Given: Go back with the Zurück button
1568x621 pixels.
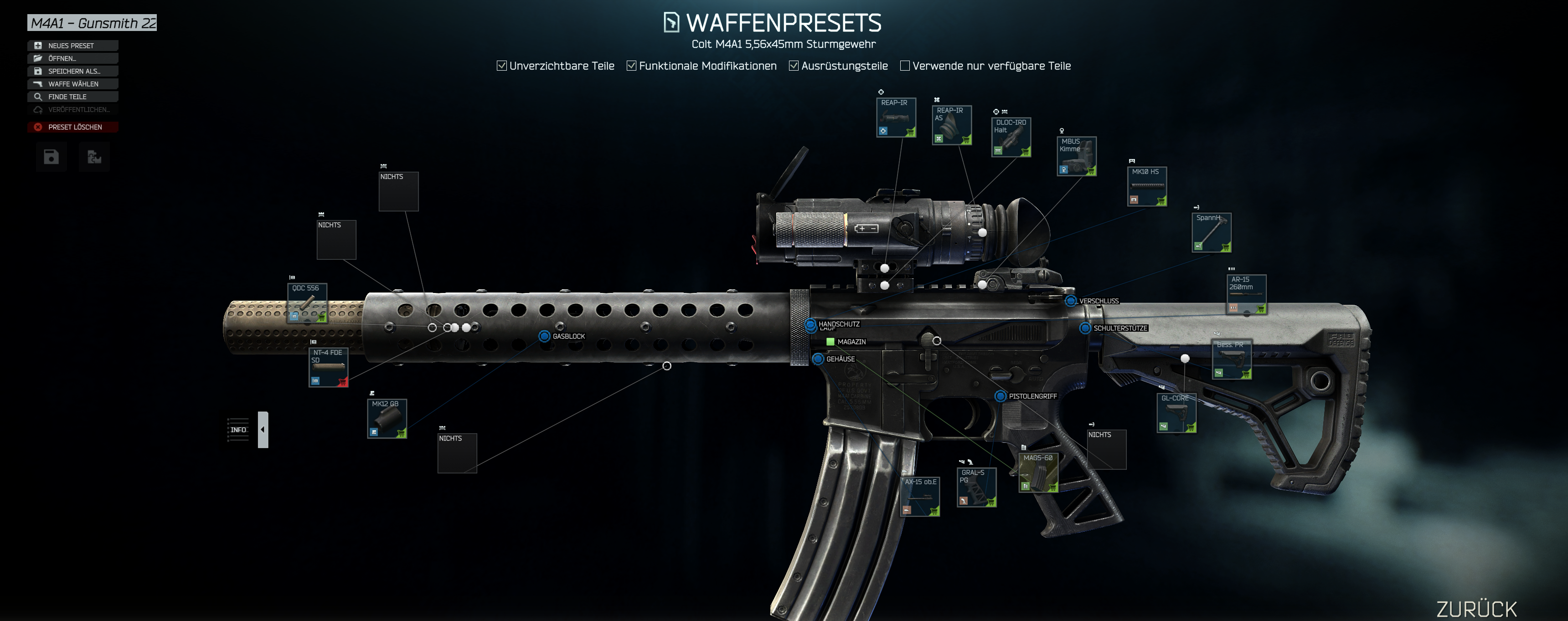Looking at the screenshot, I should click(x=1476, y=608).
